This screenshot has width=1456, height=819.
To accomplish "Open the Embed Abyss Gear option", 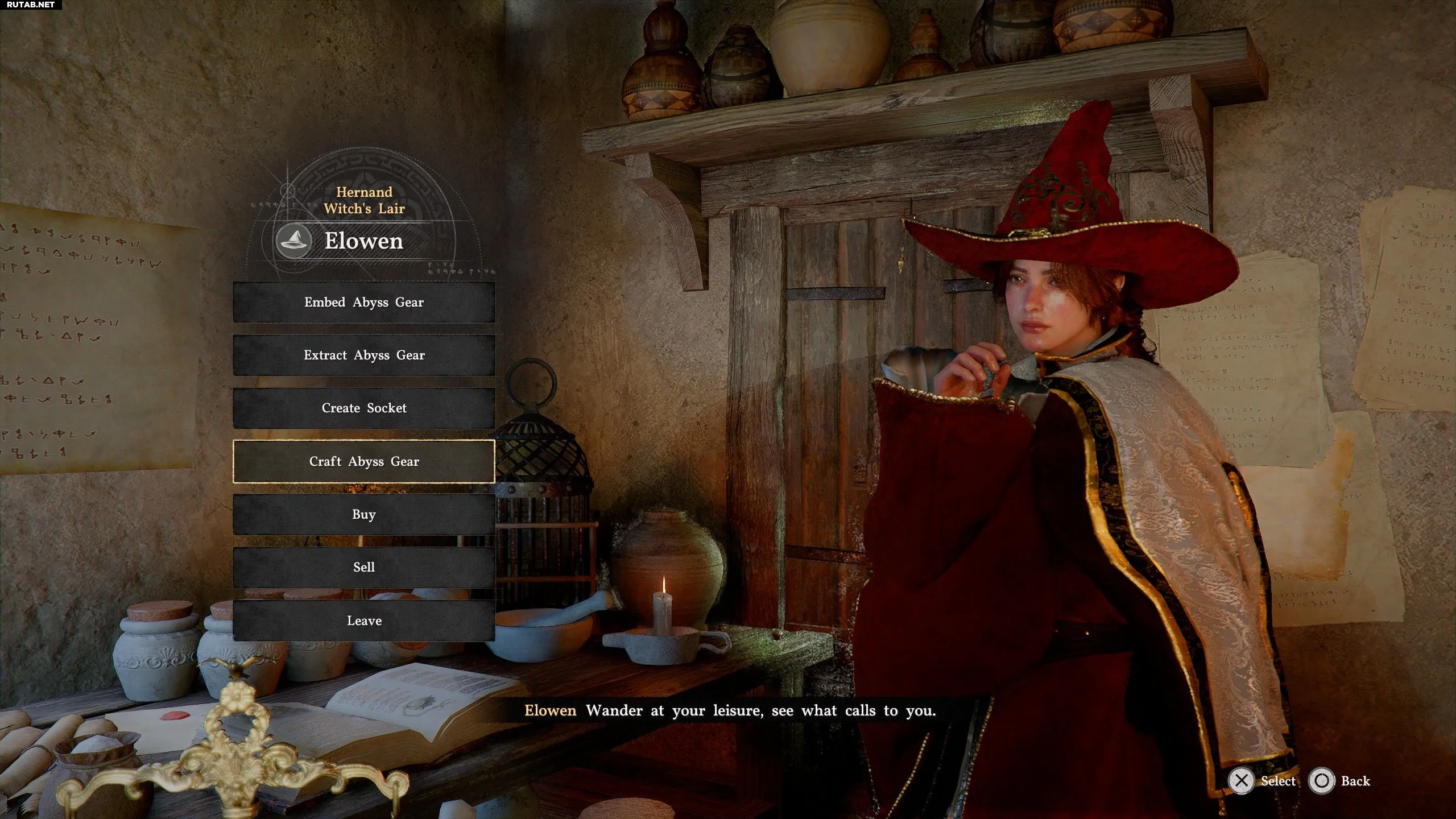I will click(x=364, y=302).
